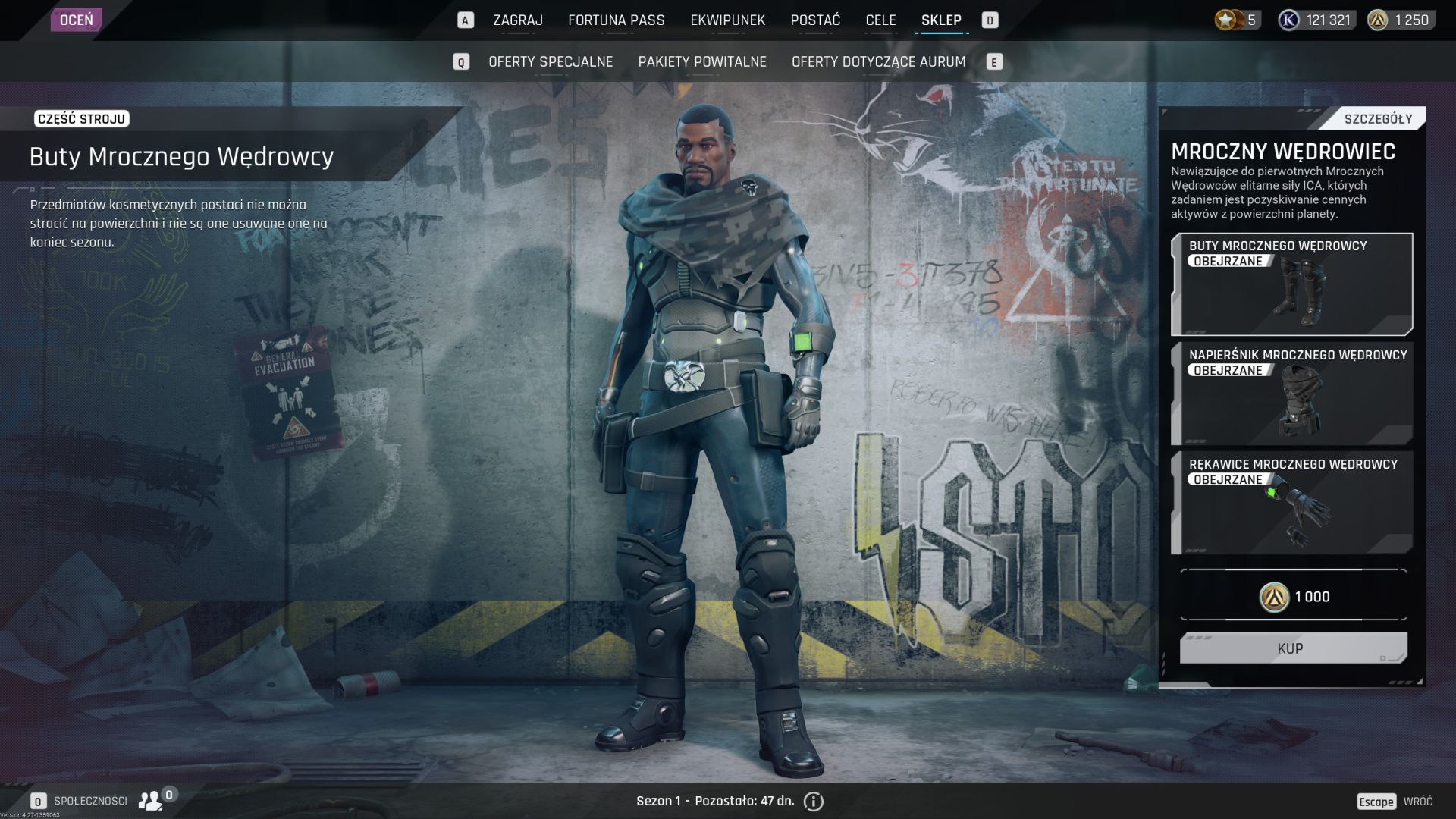Image resolution: width=1456 pixels, height=819 pixels.
Task: Select the Sklep tab
Action: pos(941,20)
